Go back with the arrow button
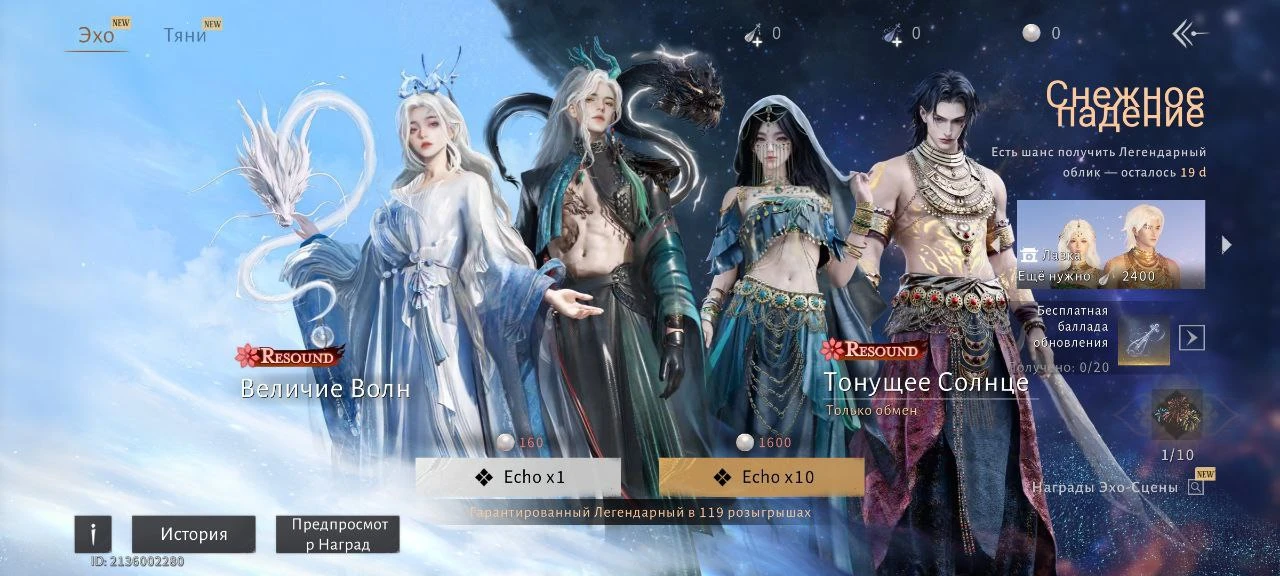Viewport: 1280px width, 576px height. [x=1190, y=34]
